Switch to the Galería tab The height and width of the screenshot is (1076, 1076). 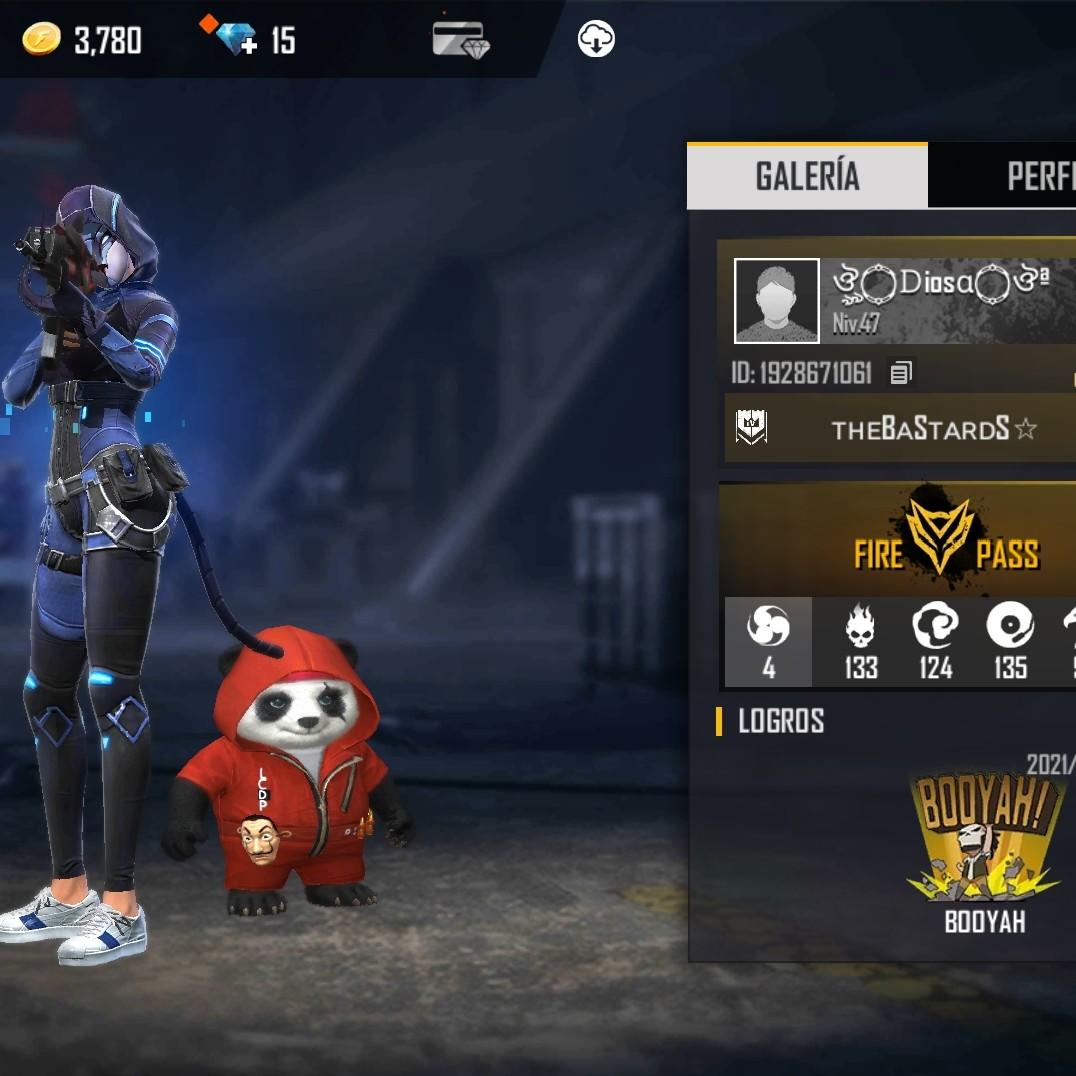tap(807, 176)
